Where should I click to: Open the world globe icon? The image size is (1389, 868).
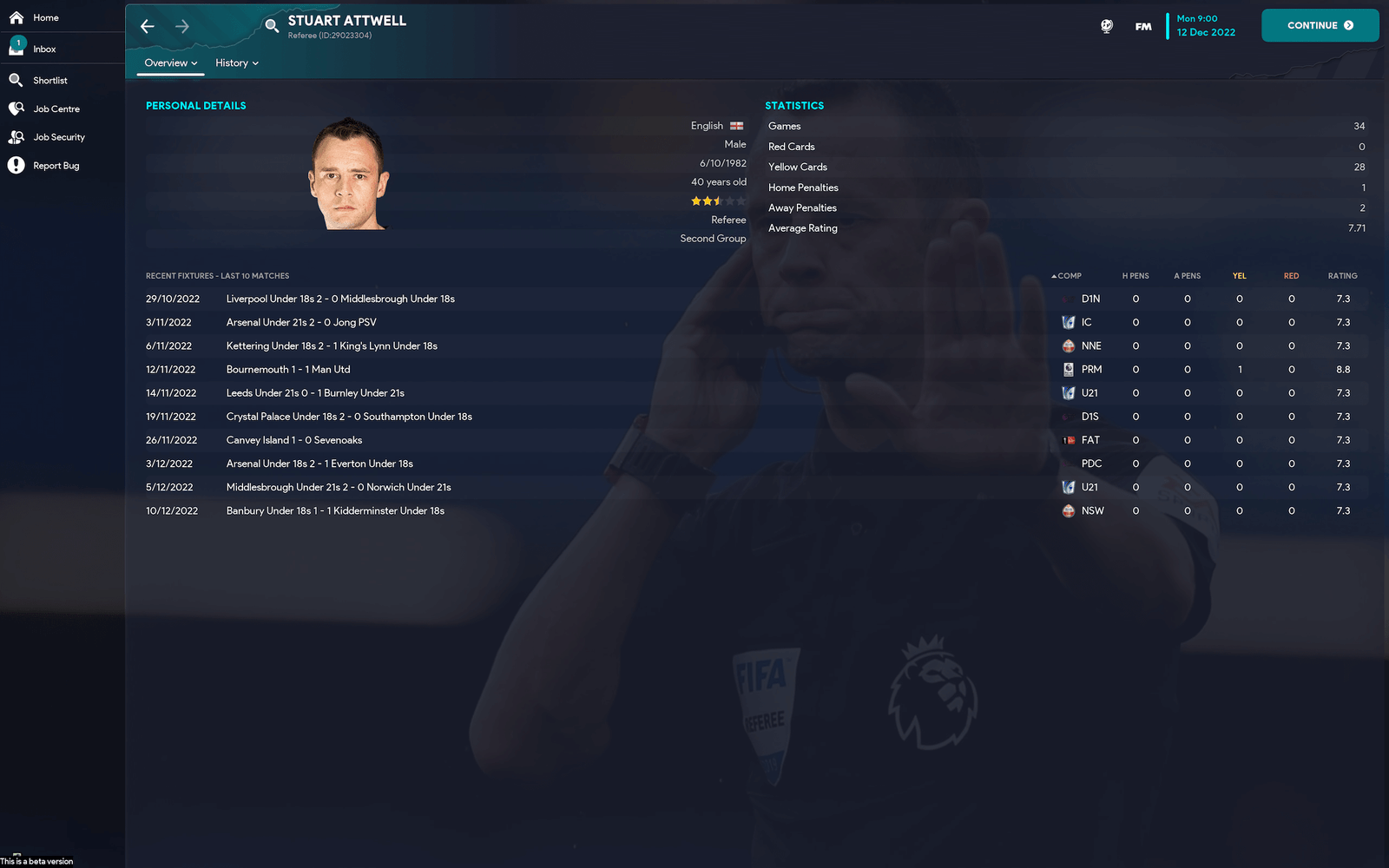pos(1107,26)
